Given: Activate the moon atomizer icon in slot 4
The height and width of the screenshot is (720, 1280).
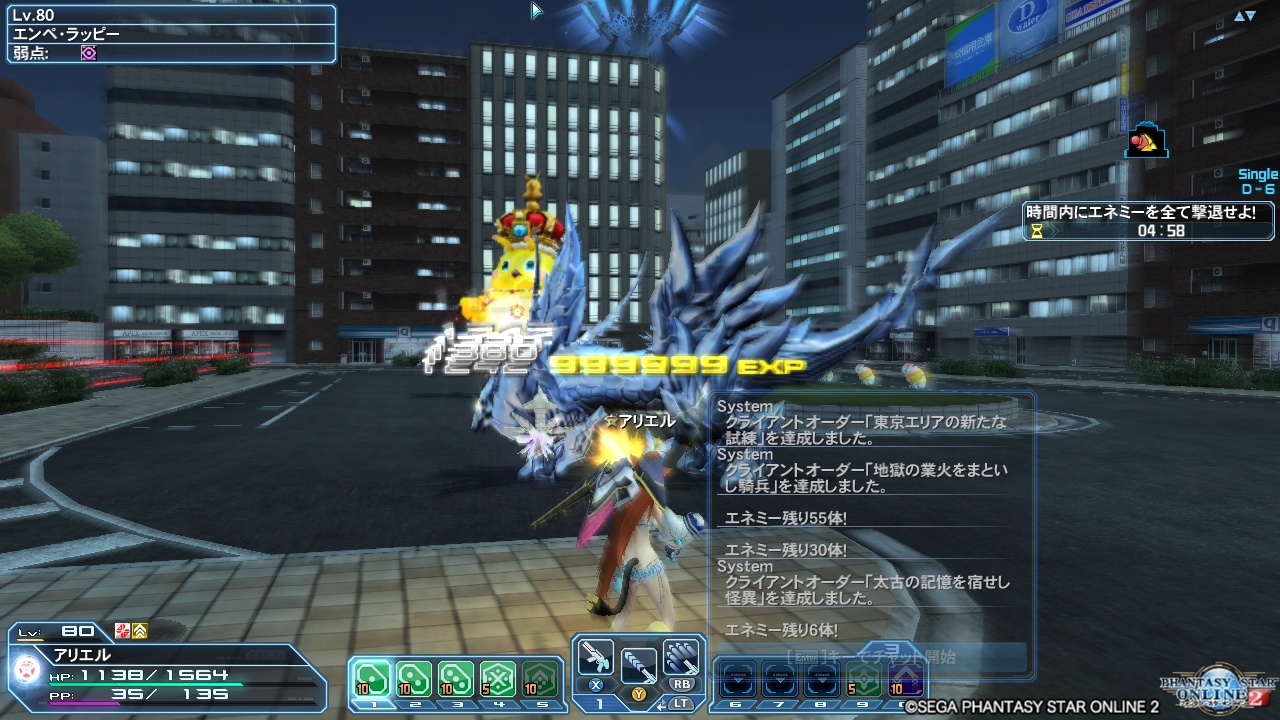Looking at the screenshot, I should [x=497, y=676].
